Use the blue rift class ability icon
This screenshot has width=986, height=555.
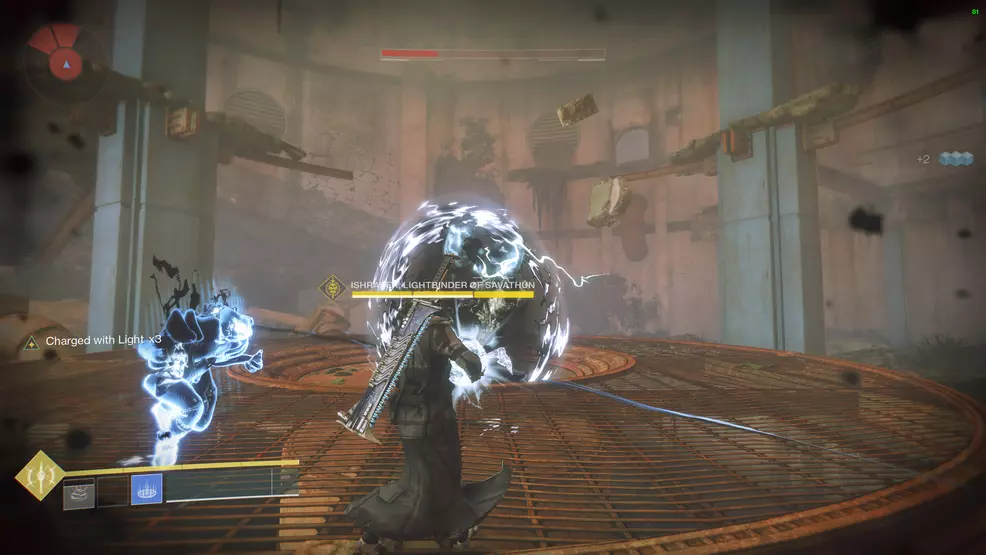(146, 490)
